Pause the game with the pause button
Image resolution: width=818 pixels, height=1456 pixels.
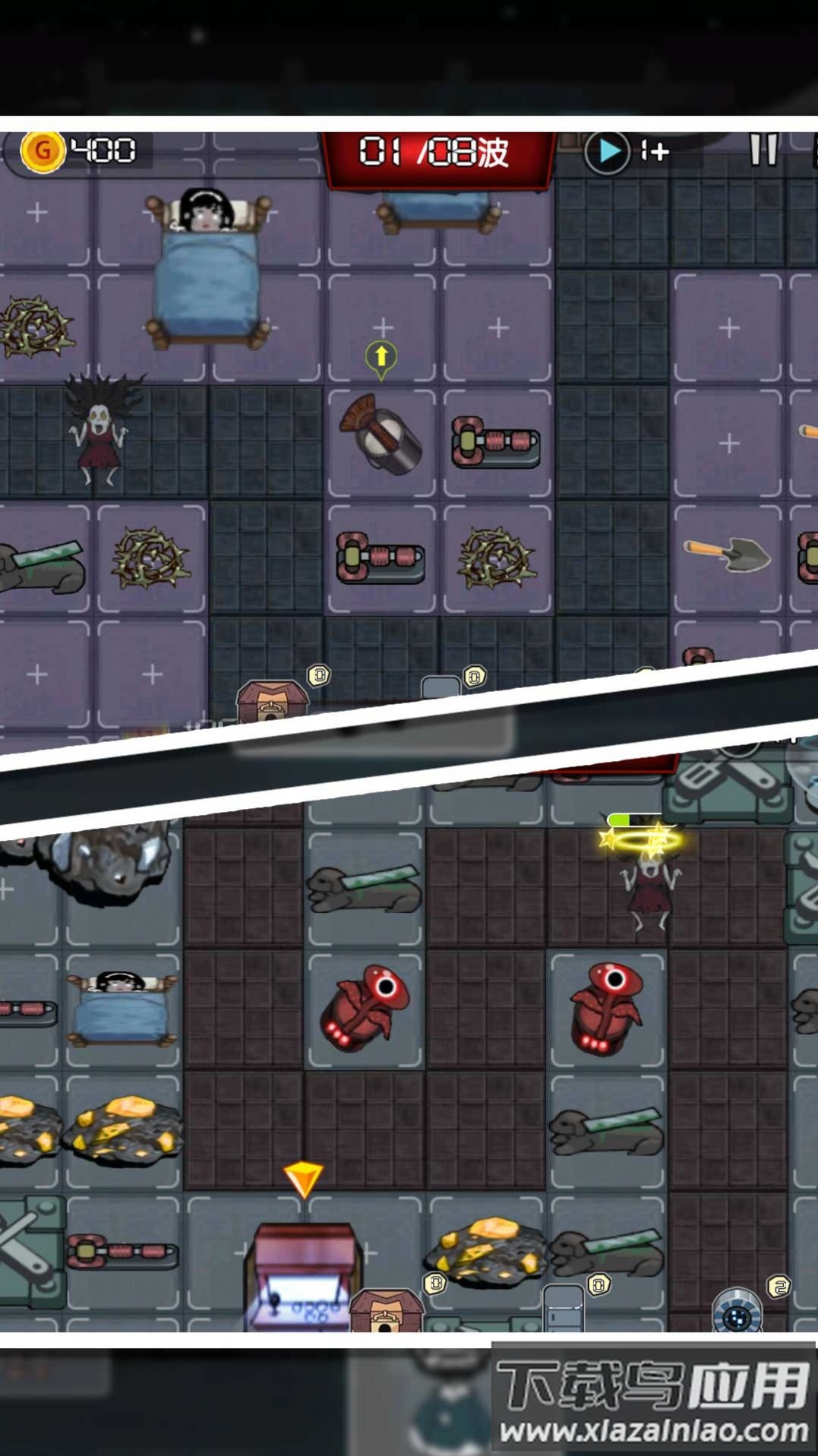click(x=763, y=150)
